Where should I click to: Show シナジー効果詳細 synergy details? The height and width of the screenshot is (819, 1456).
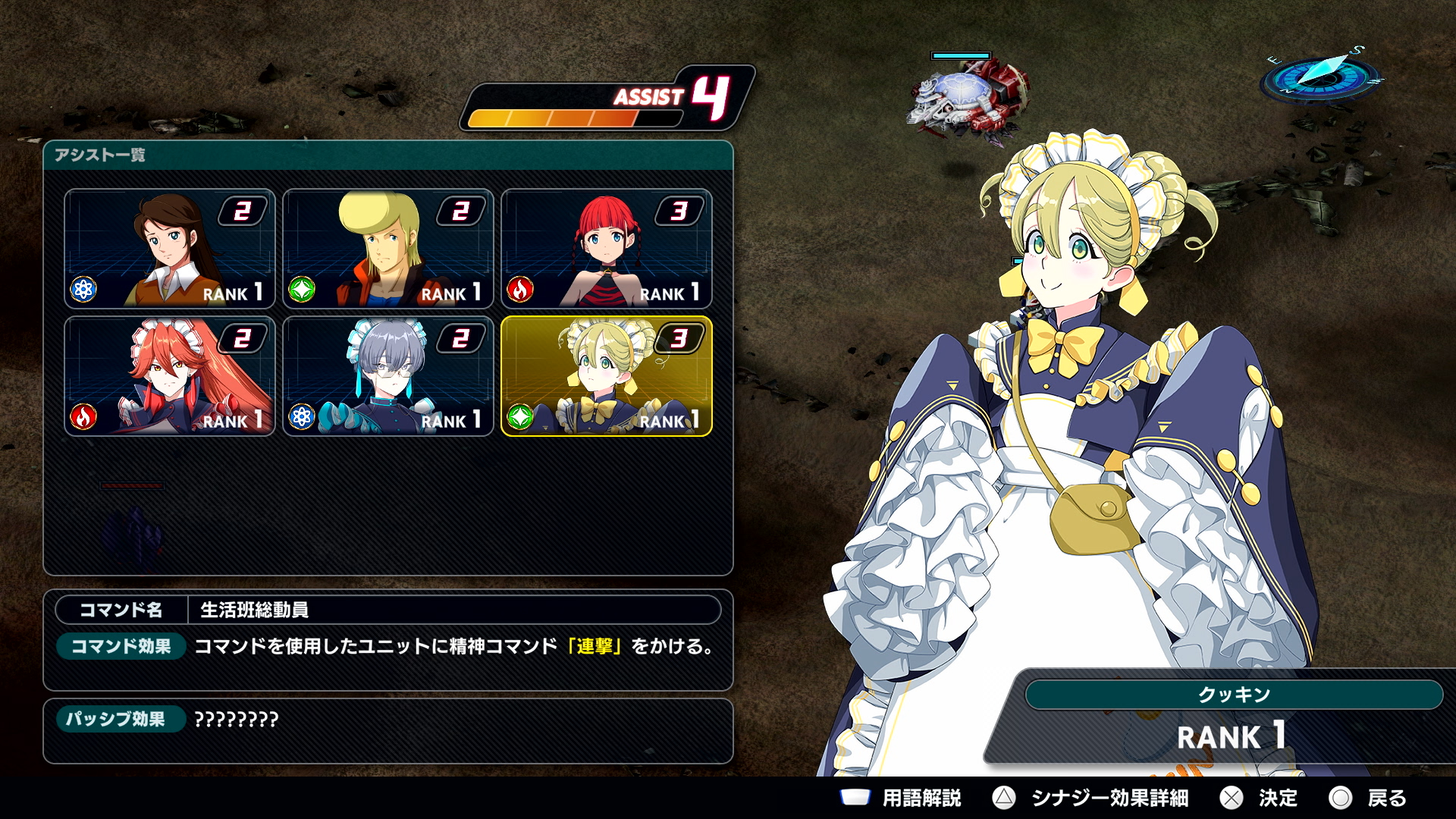click(x=1090, y=798)
